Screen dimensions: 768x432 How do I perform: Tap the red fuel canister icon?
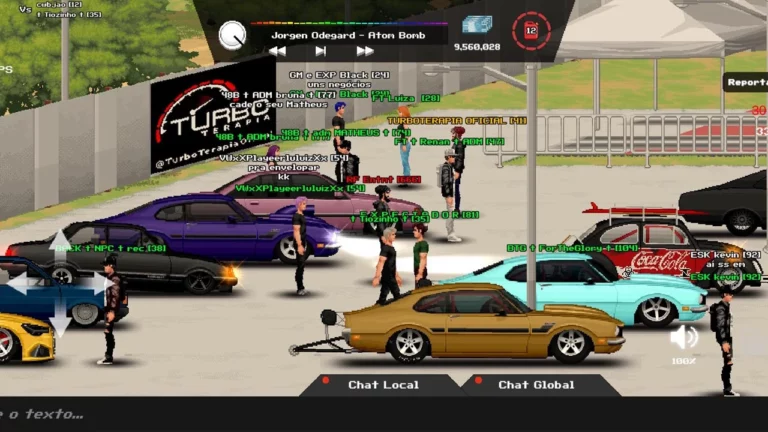pos(531,31)
